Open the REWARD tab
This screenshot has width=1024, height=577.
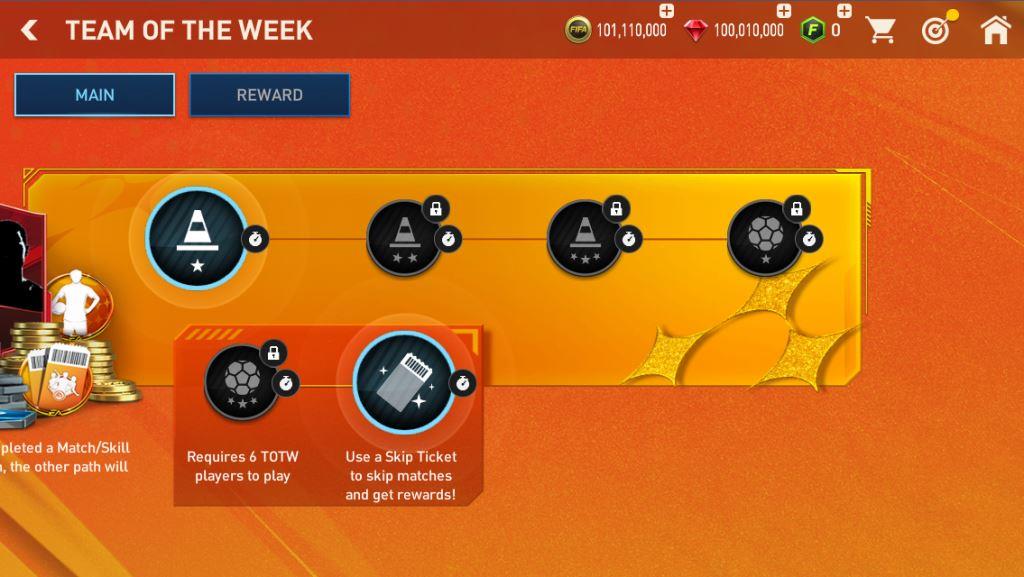pos(270,95)
